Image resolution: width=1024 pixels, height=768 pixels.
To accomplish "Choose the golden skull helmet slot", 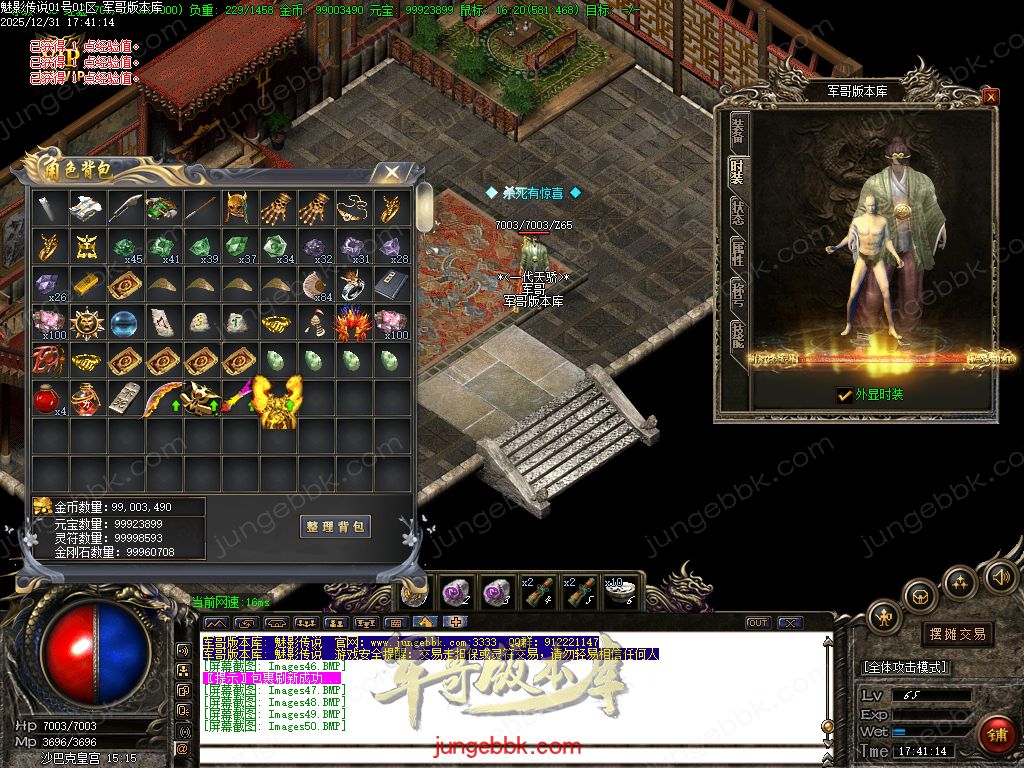I will tap(238, 207).
